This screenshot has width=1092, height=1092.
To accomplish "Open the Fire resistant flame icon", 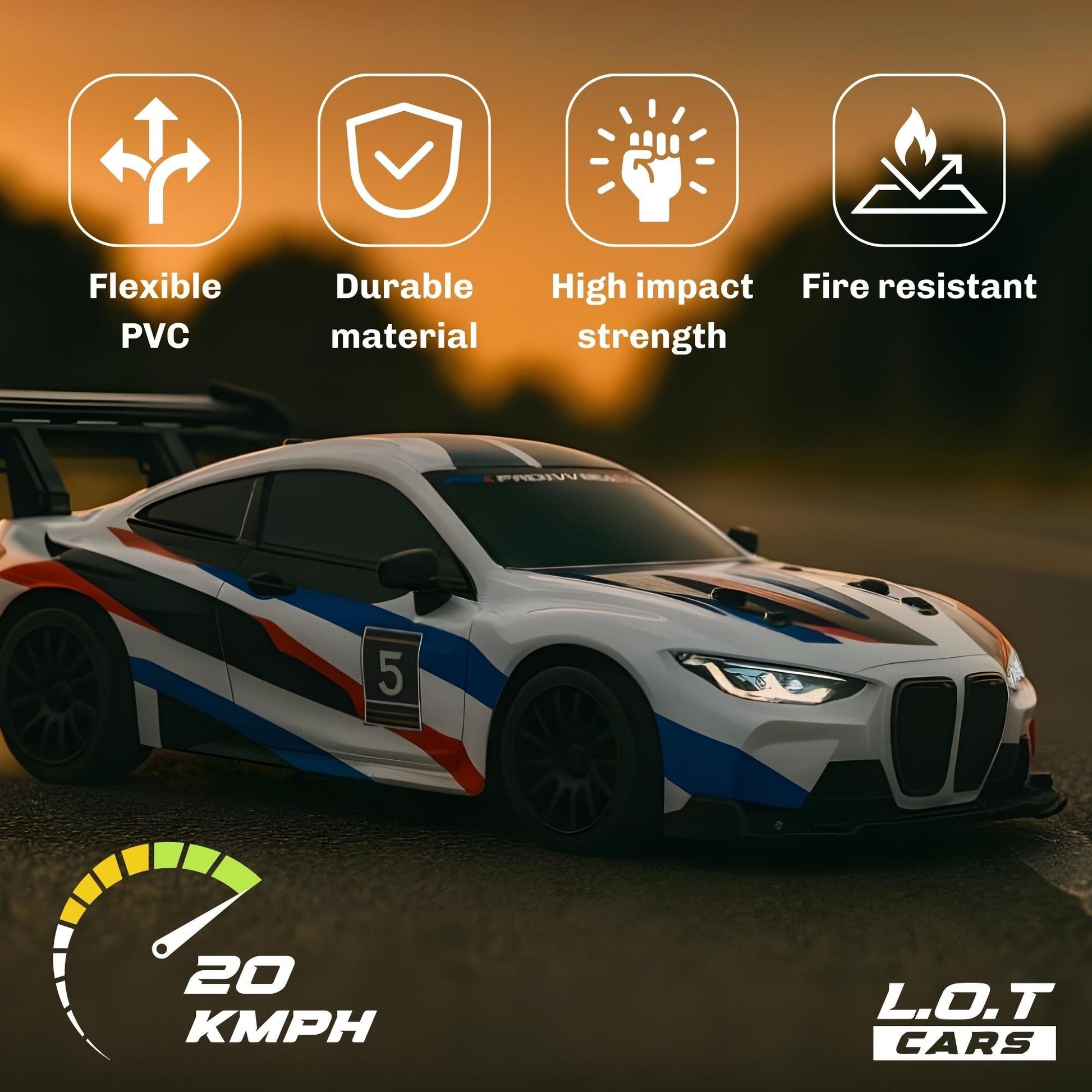I will pos(919,160).
